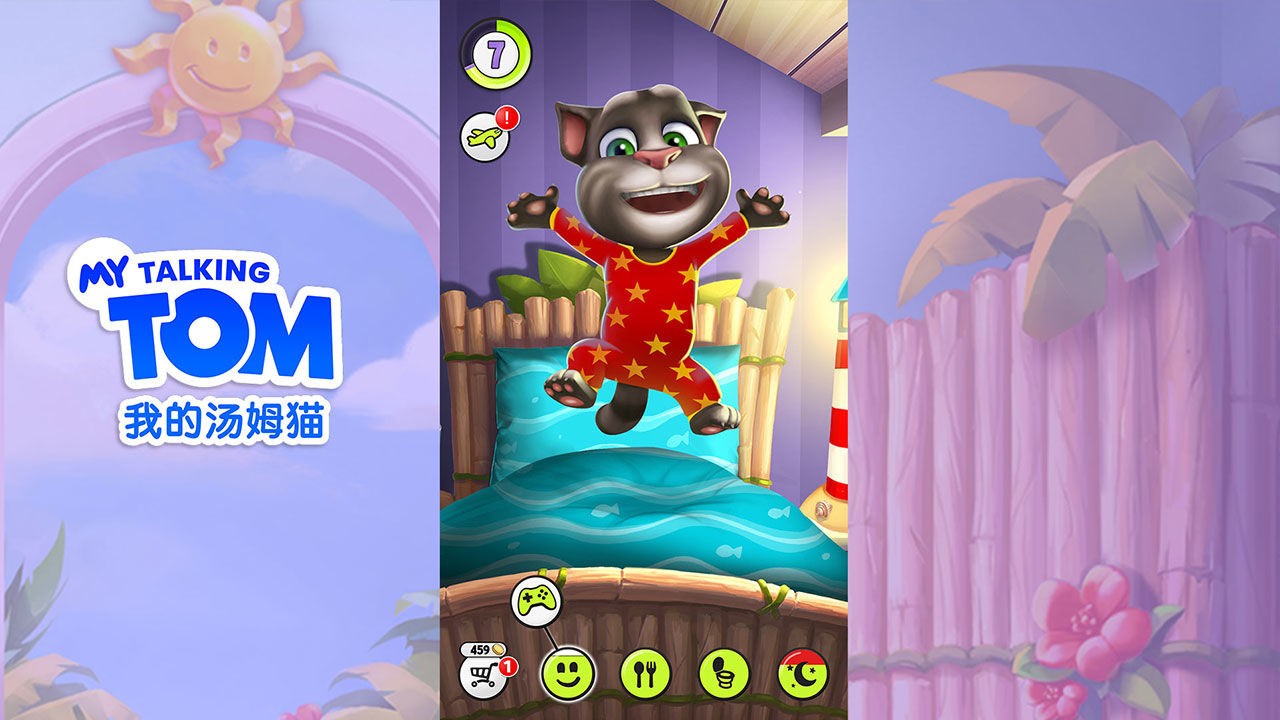Click the level 7 badge

[494, 54]
